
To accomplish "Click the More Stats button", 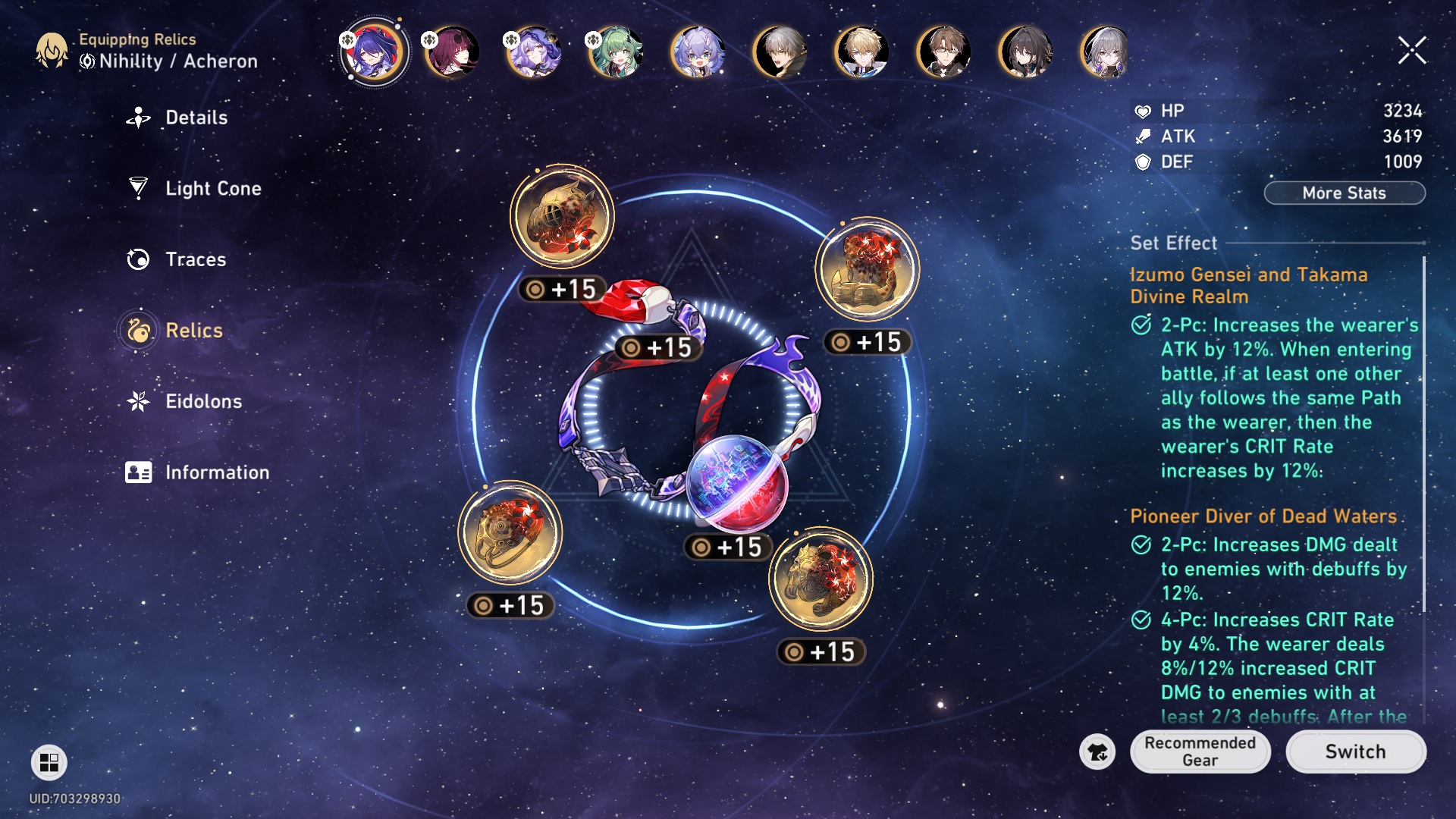I will [1344, 193].
